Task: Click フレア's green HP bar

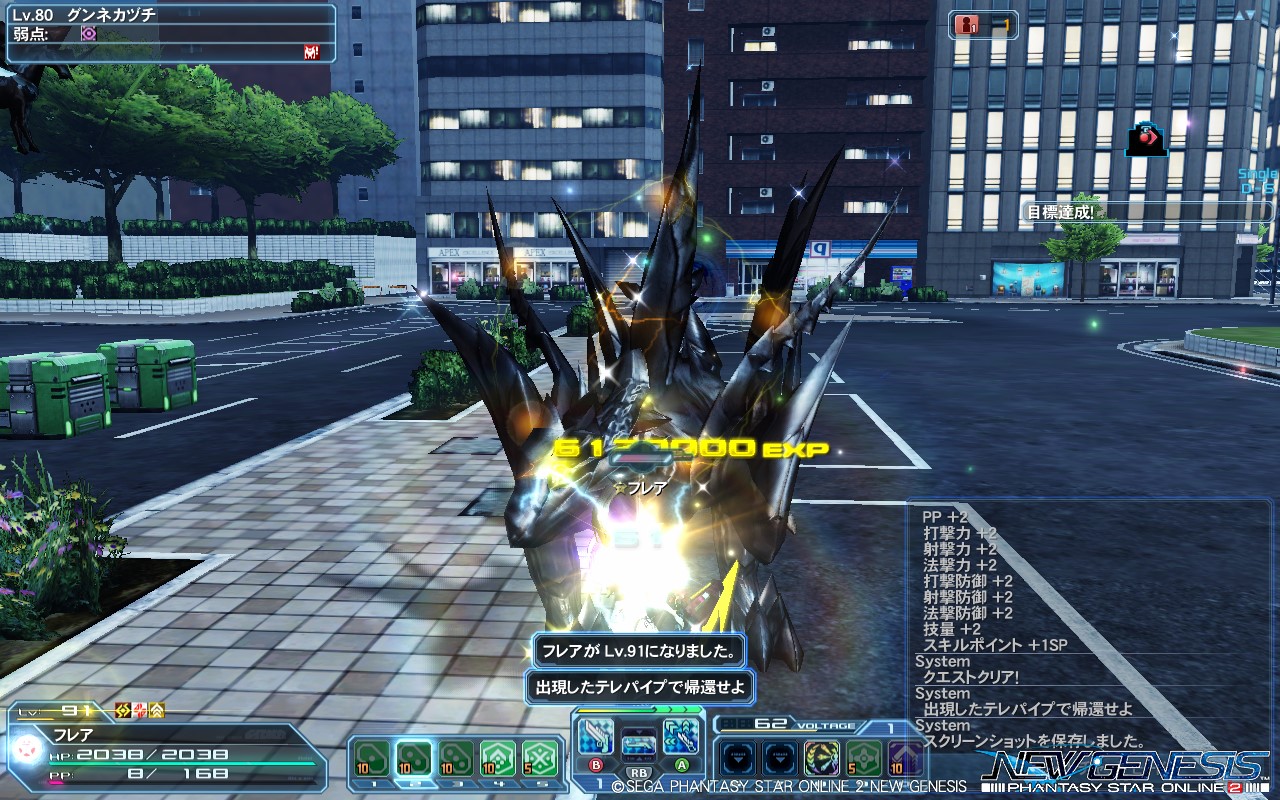Action: (180, 764)
